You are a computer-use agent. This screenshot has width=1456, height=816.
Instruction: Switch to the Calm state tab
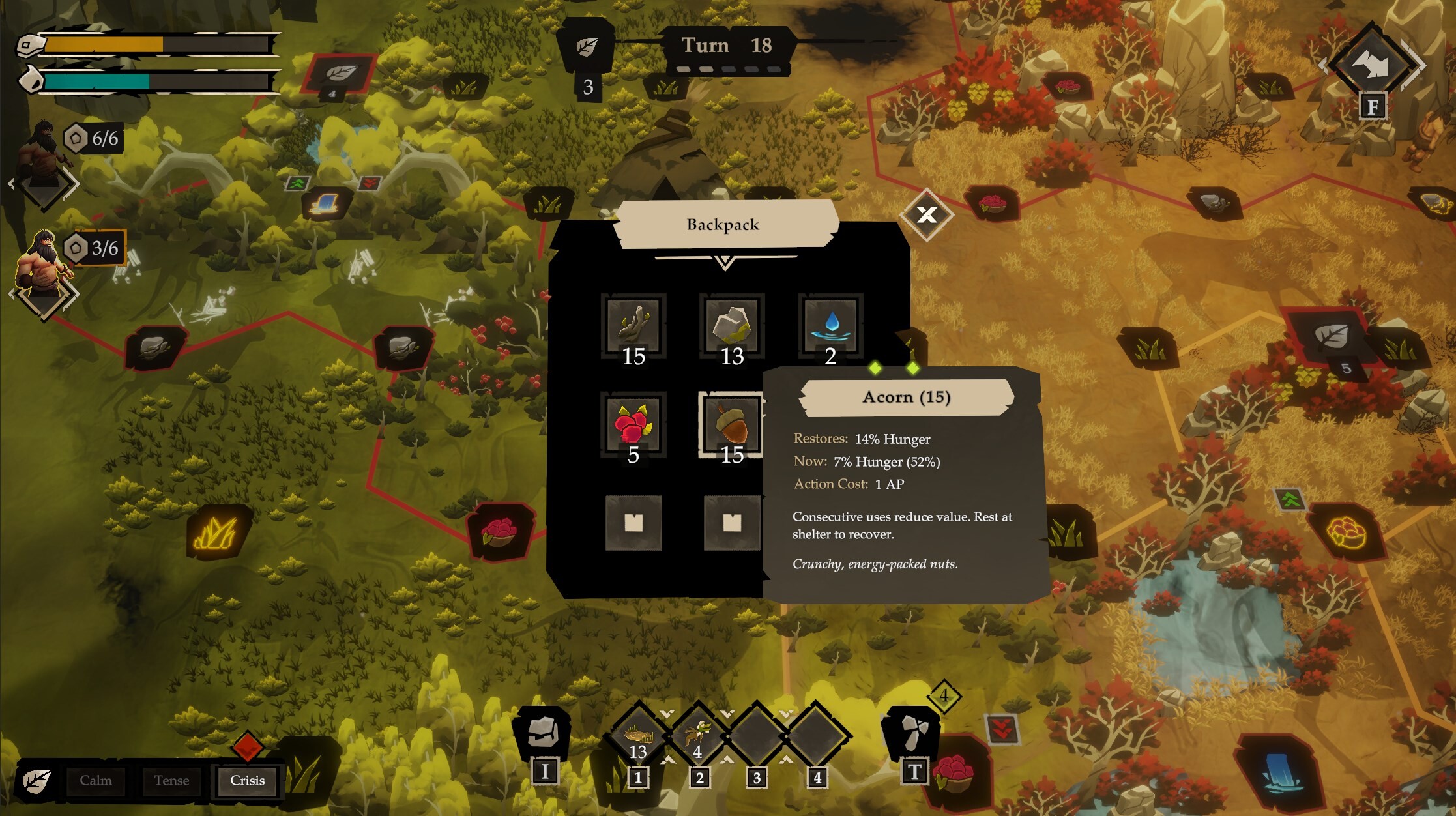(x=95, y=780)
